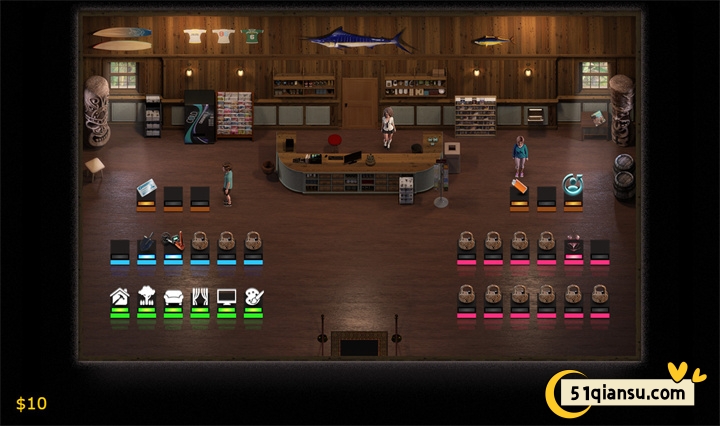This screenshot has height=426, width=720.
Task: Select the keys and tools item
Action: tap(174, 242)
